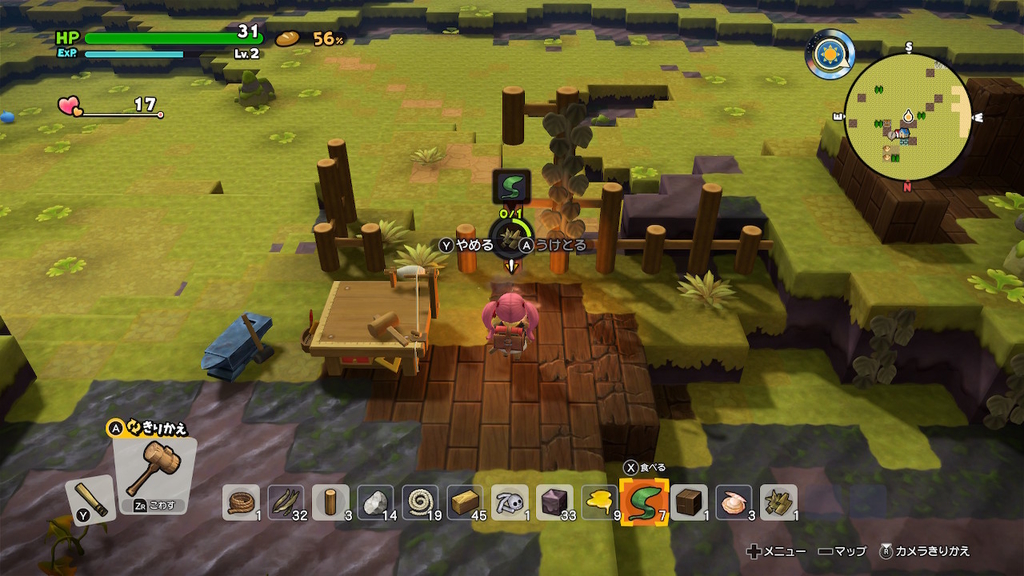
Task: Select the coiled rope stack of 19
Action: click(x=421, y=501)
